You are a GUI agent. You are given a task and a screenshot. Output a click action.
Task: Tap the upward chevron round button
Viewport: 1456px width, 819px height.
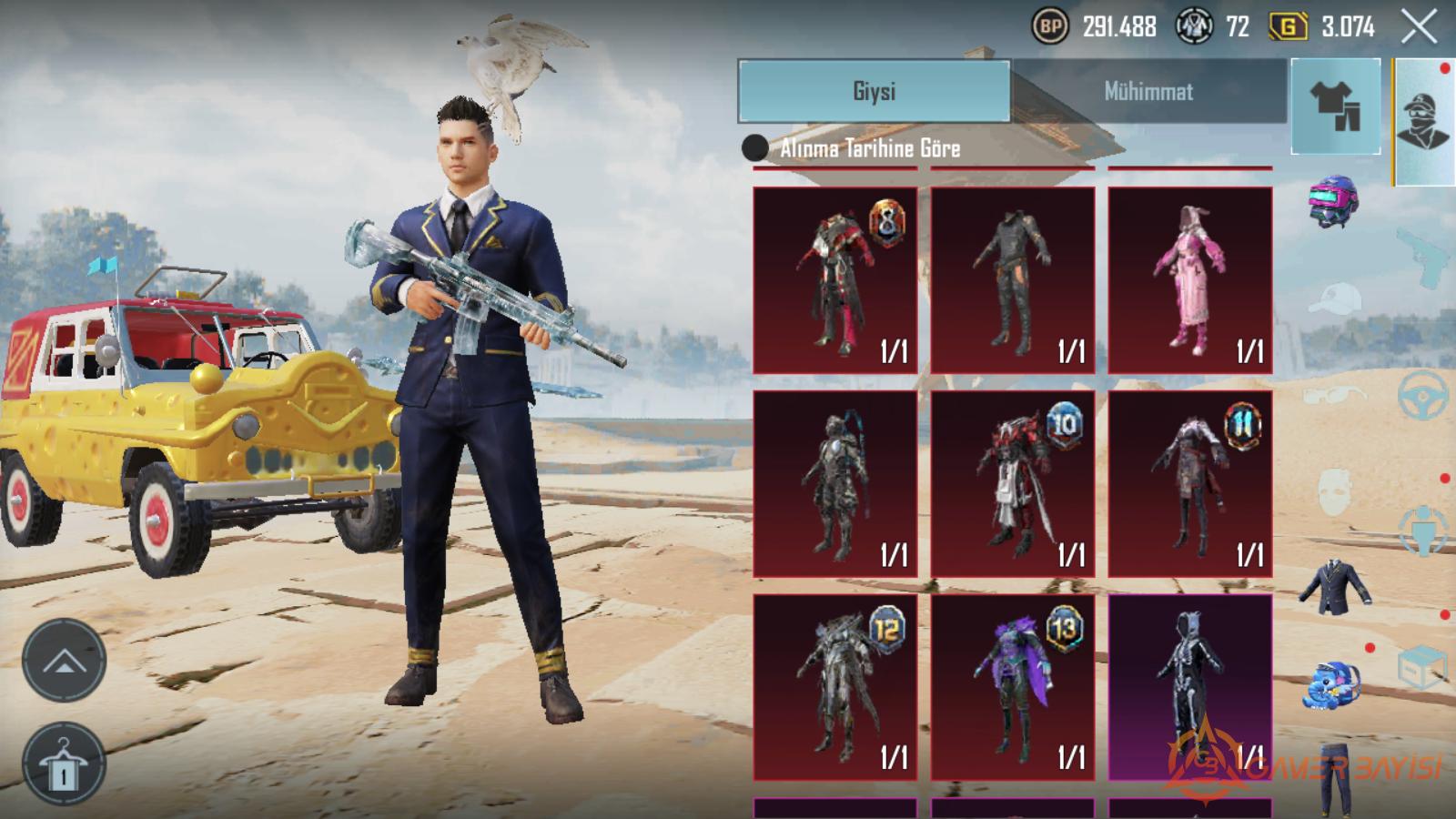(x=64, y=661)
